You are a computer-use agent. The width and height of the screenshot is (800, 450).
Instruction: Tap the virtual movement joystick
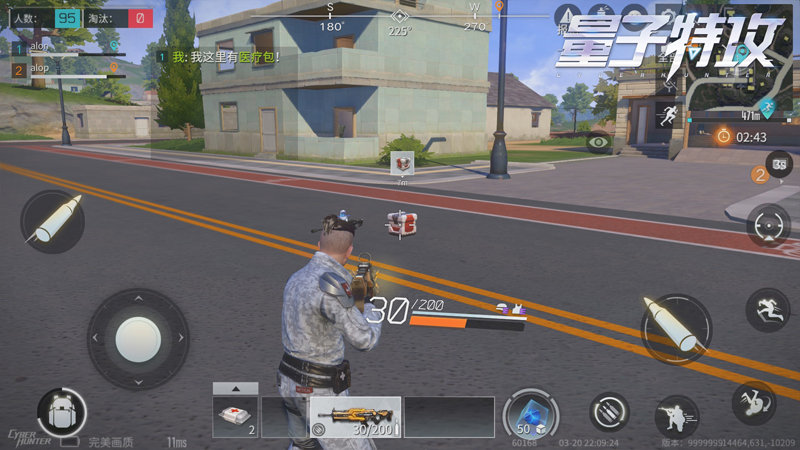[138, 340]
